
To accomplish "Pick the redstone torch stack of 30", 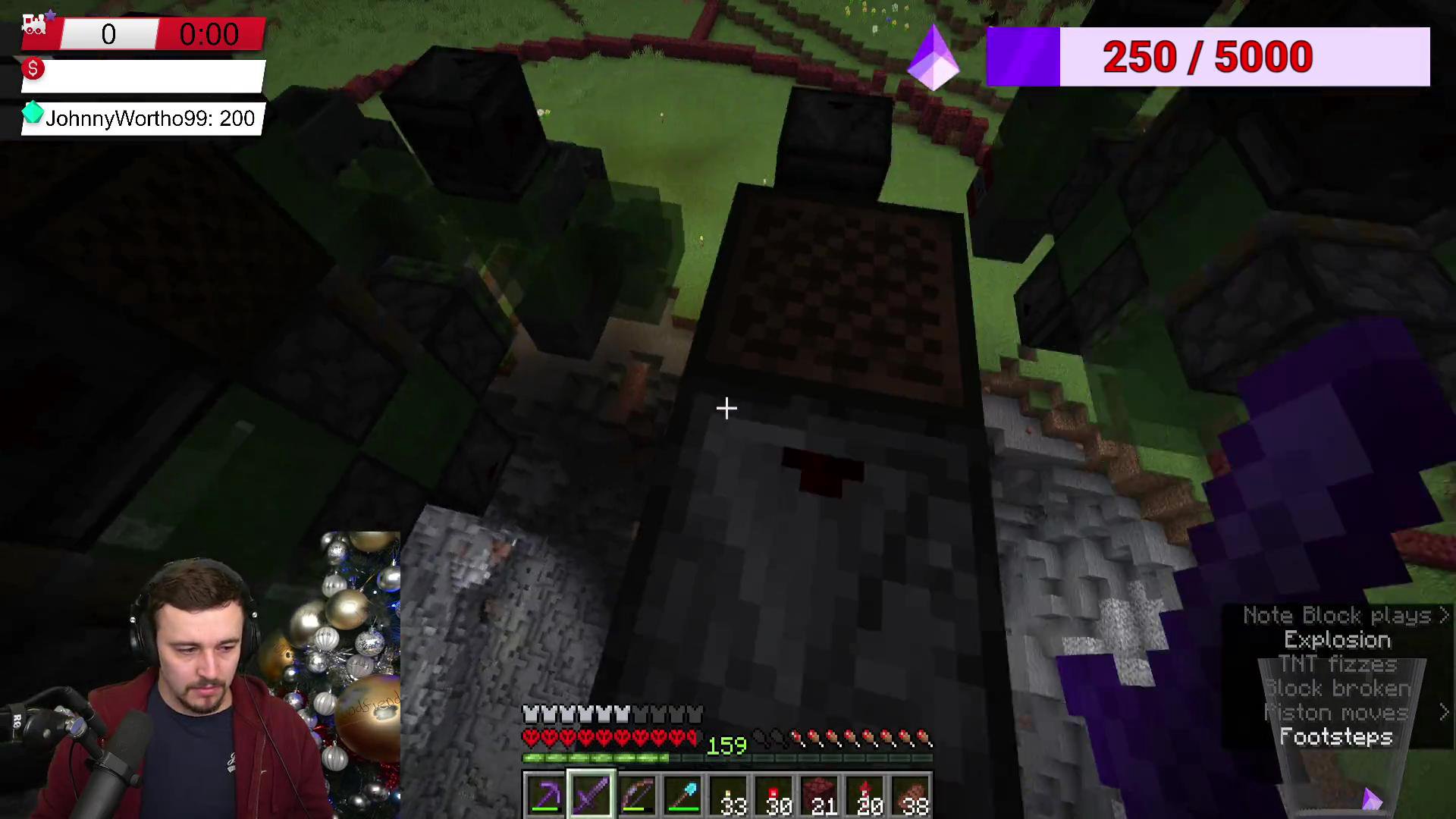I will 774,795.
